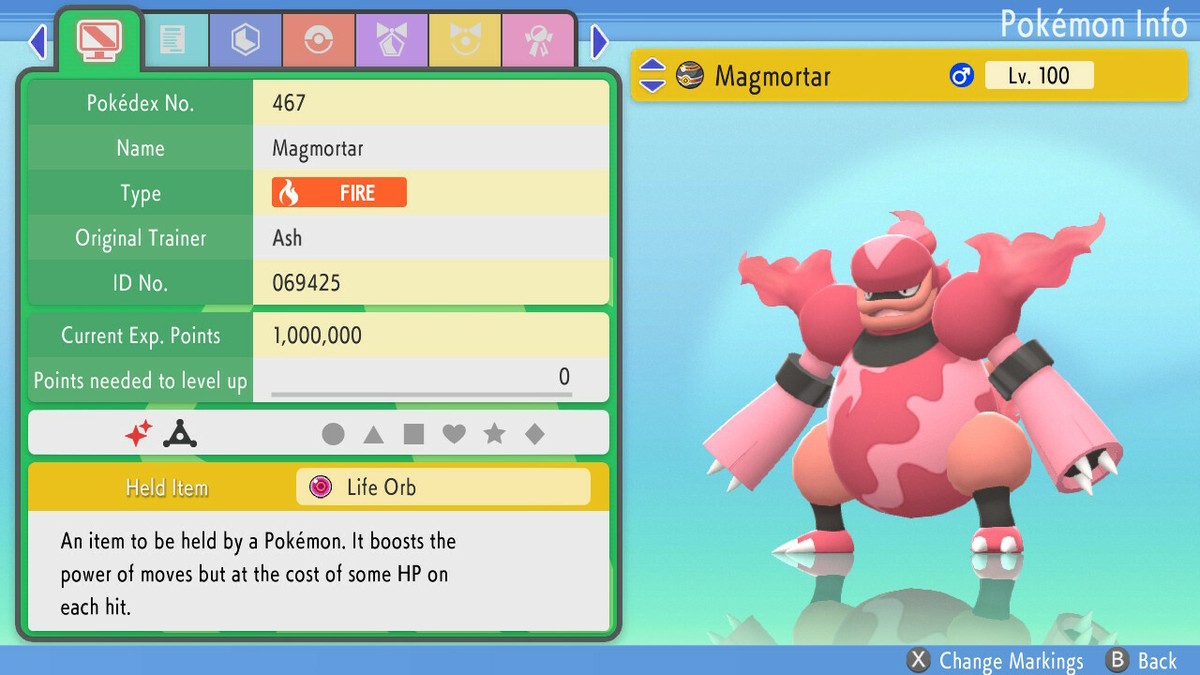
Task: Toggle the diamond marking
Action: click(535, 434)
